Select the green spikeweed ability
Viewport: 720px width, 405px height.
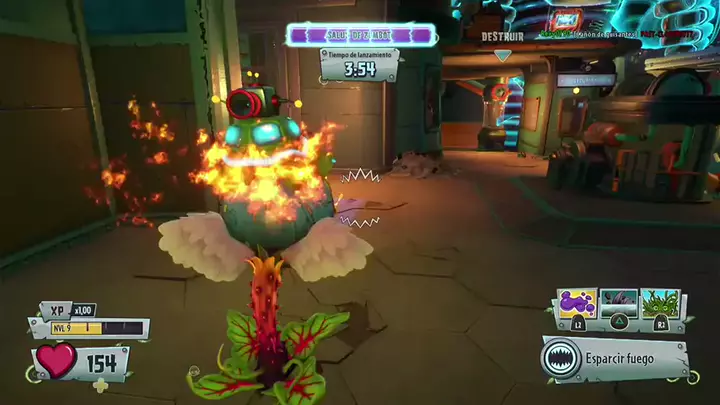click(661, 304)
